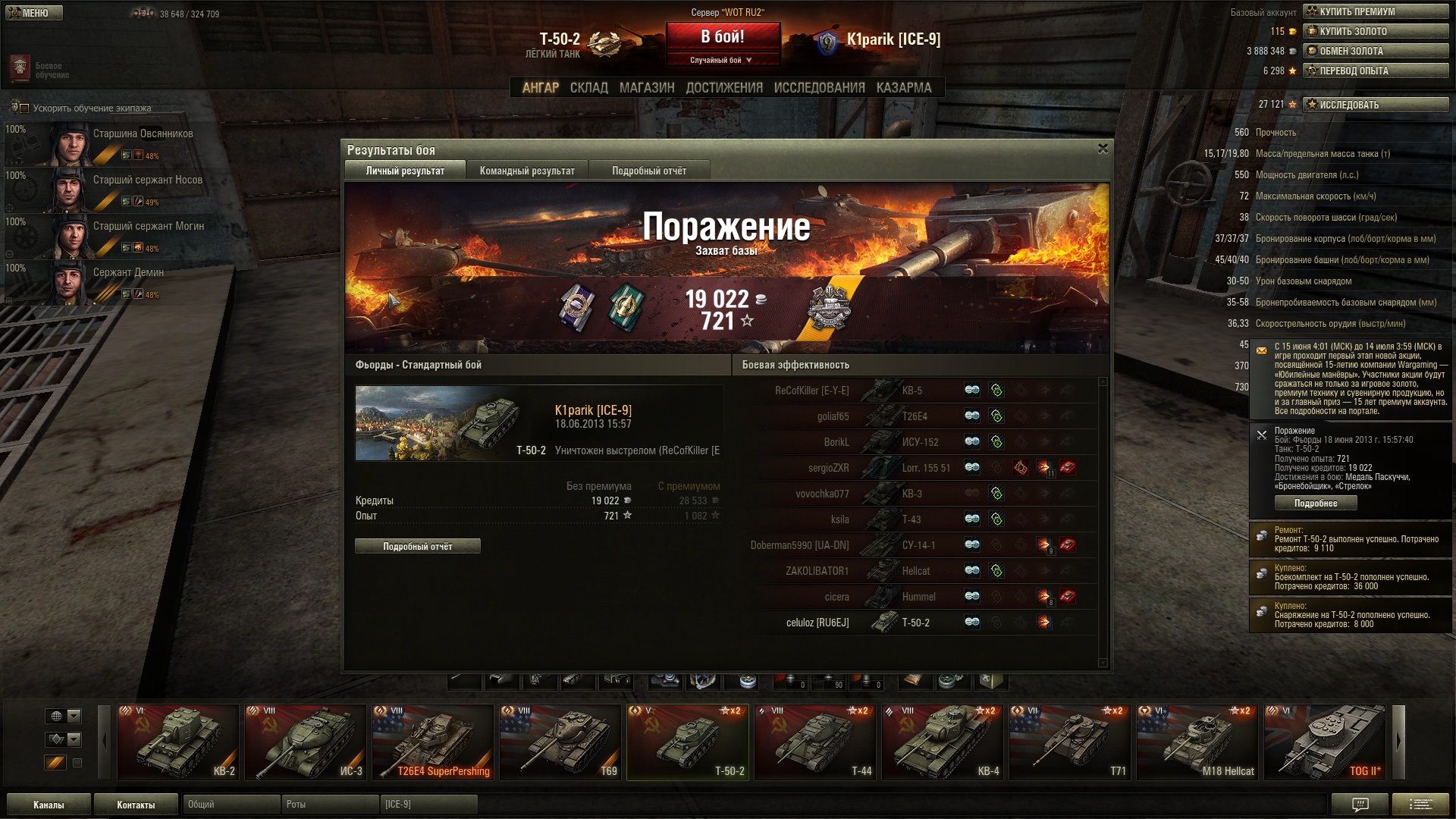Go to ИССЛЕДОВАНИЯ section
1456x819 pixels.
[819, 88]
